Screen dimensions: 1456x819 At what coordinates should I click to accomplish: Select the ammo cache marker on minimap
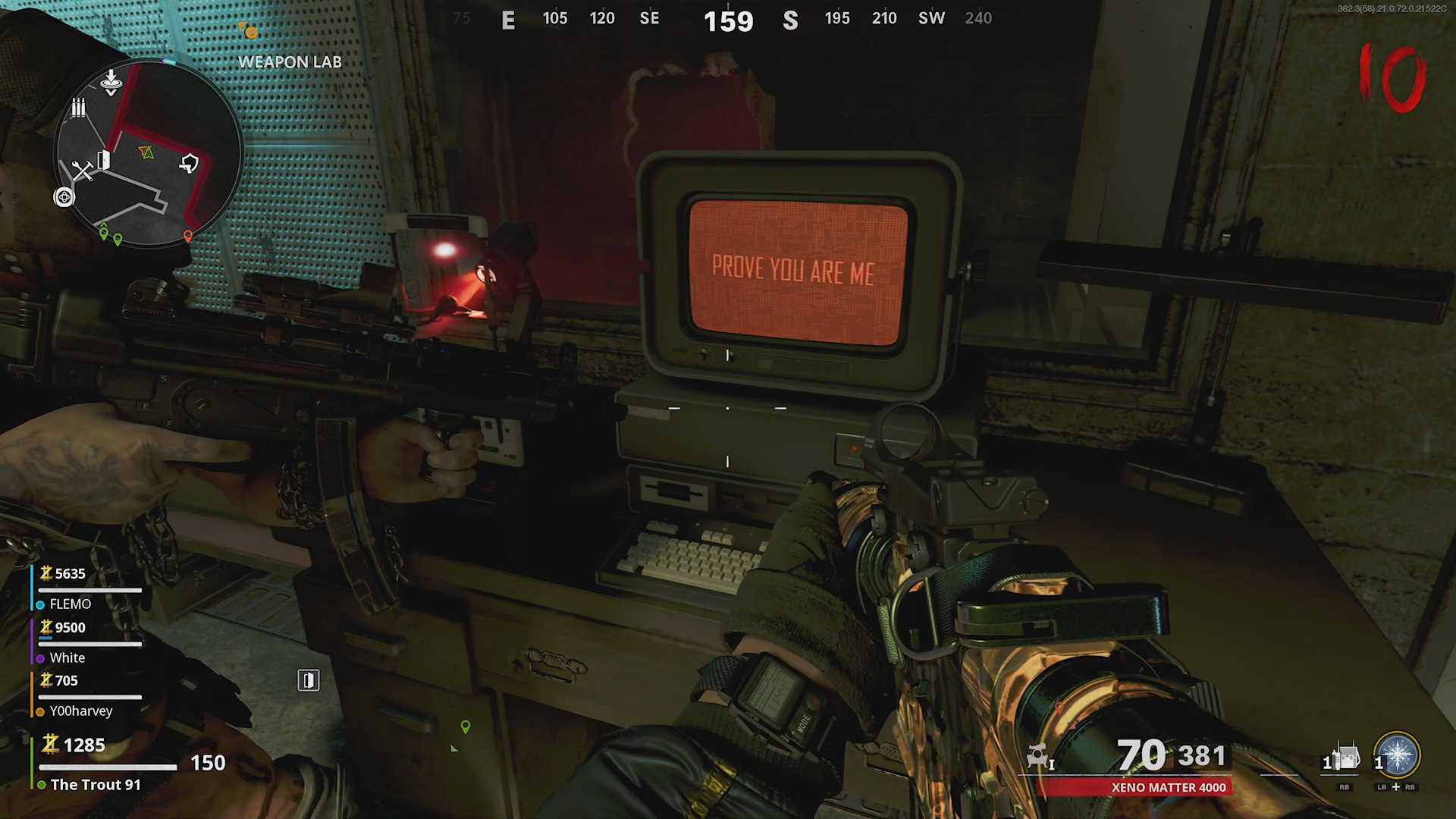pyautogui.click(x=78, y=108)
